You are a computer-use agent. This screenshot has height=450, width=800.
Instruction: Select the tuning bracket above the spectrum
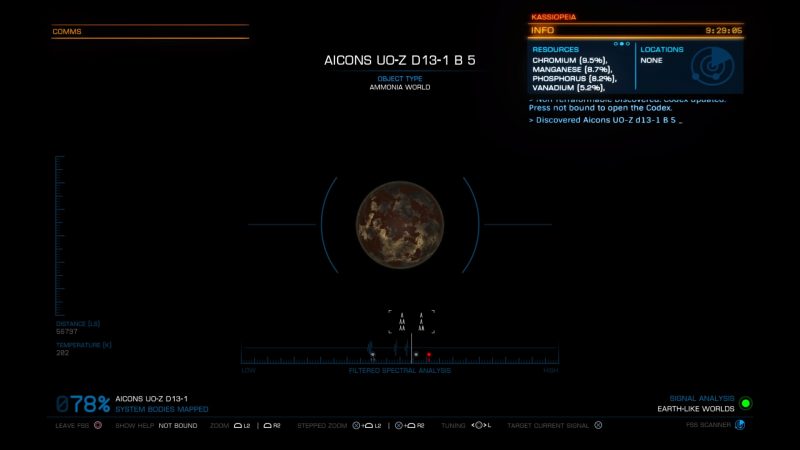coord(412,322)
